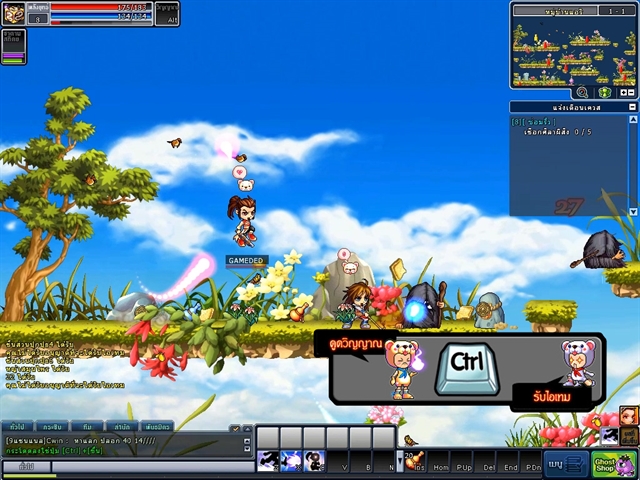The image size is (640, 480).
Task: Switch to the first chat tab
Action: point(17,427)
